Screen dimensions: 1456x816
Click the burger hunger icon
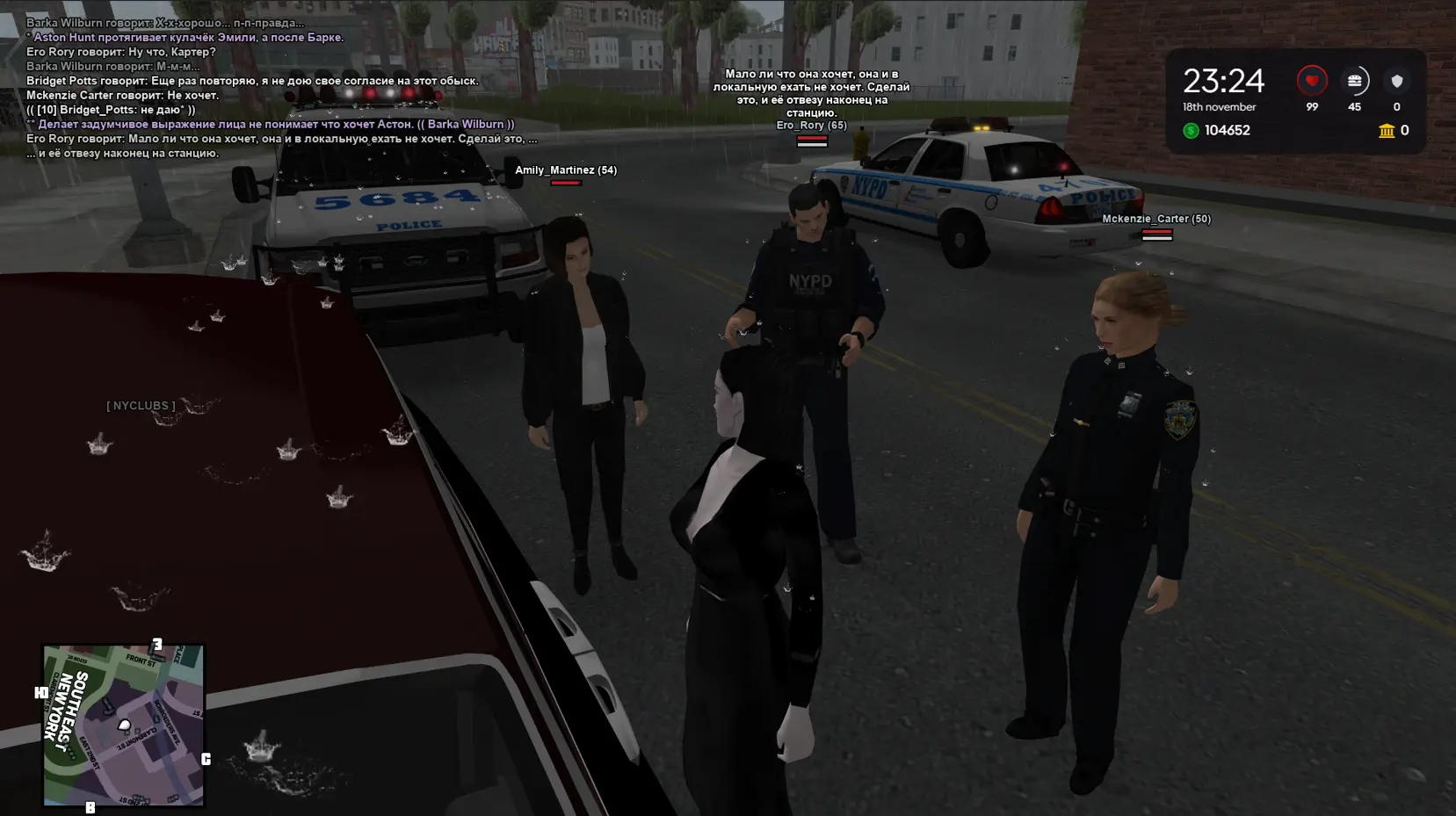coord(1354,81)
